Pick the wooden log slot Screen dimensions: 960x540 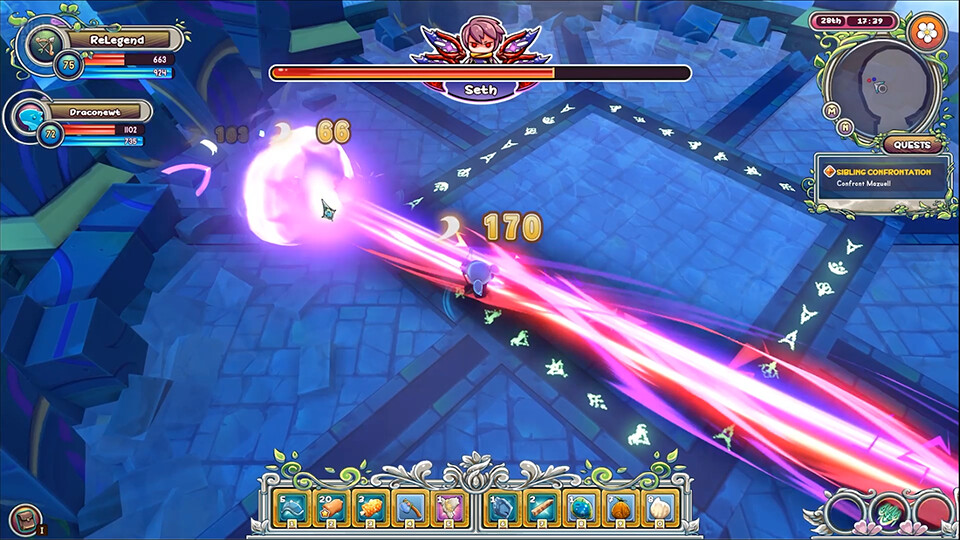point(541,509)
